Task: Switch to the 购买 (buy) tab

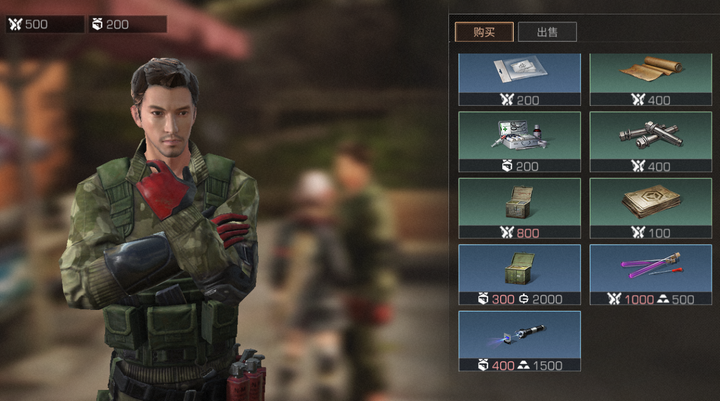Action: 484,32
